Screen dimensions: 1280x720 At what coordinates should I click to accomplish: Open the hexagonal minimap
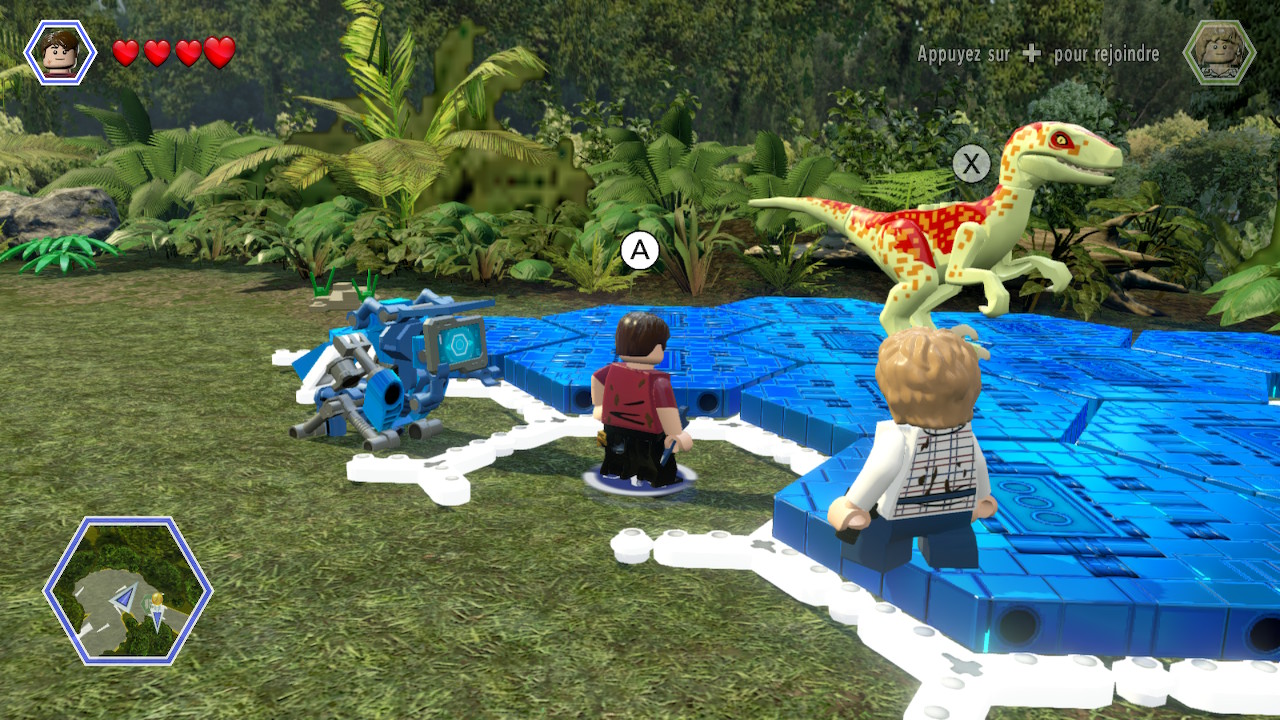128,591
